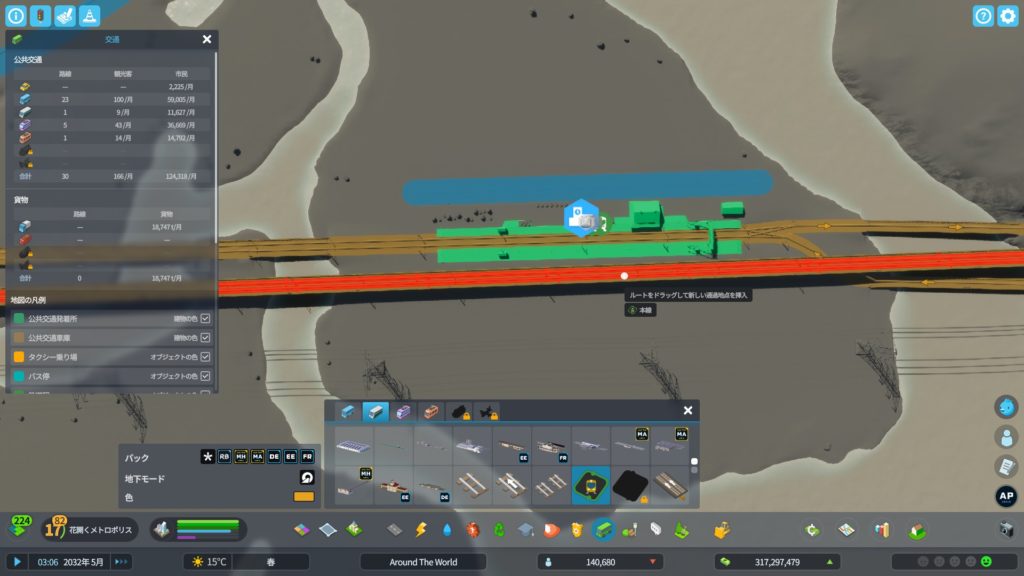Switch to the bus transport tab
Viewport: 1024px width, 576px height.
347,411
